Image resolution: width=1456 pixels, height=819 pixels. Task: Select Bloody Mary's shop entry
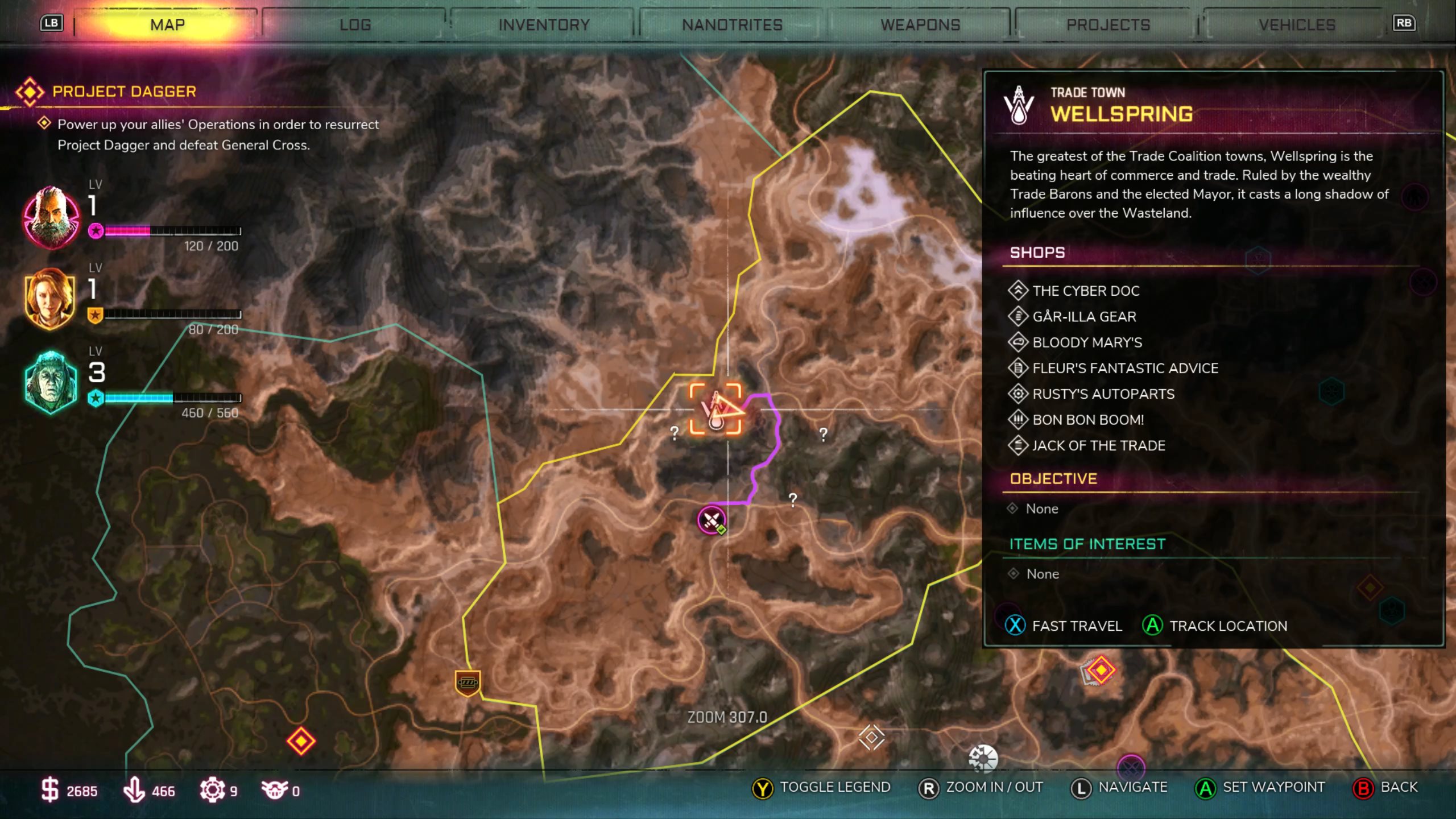(x=1086, y=342)
